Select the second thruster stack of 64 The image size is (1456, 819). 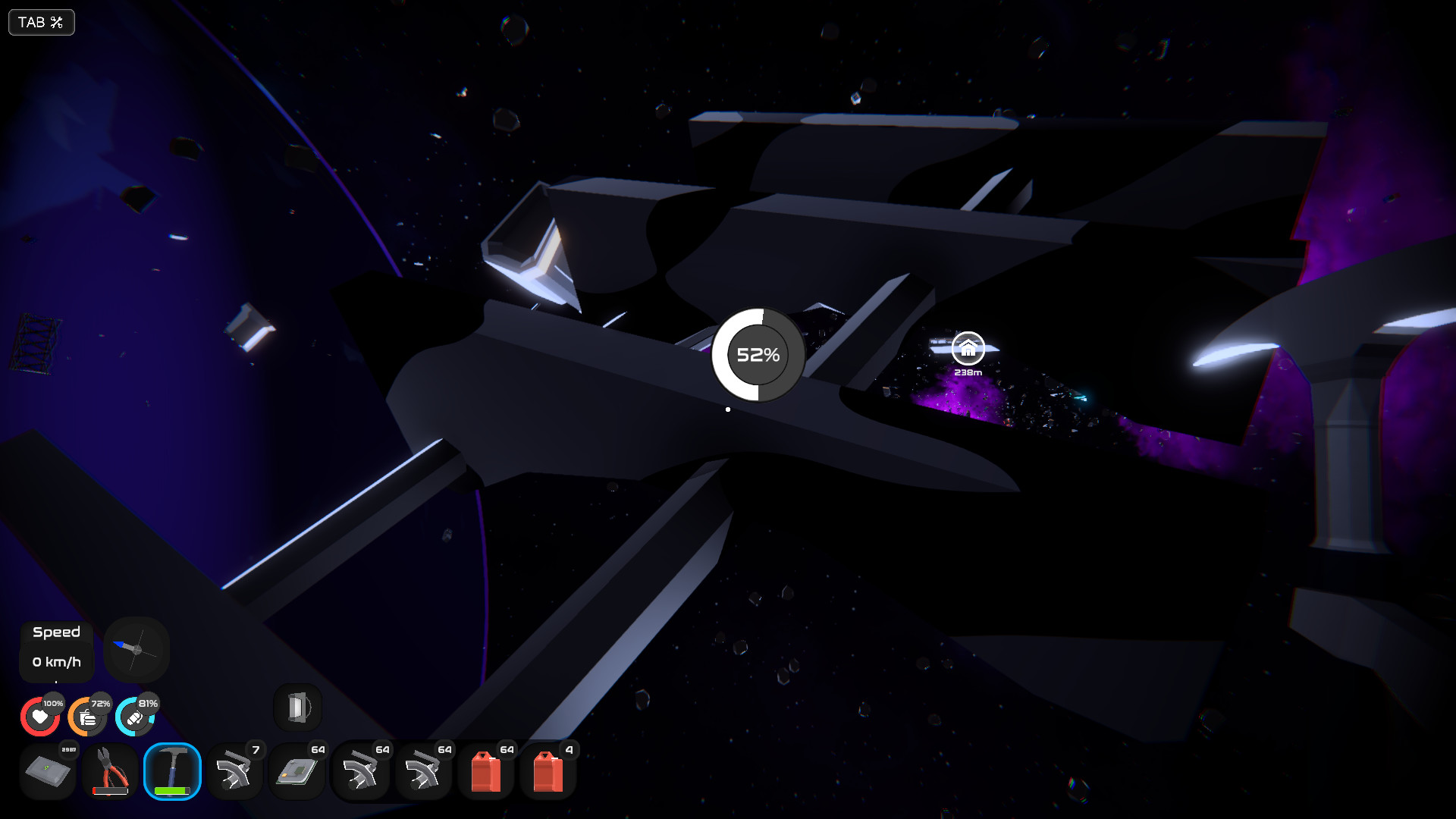[423, 771]
